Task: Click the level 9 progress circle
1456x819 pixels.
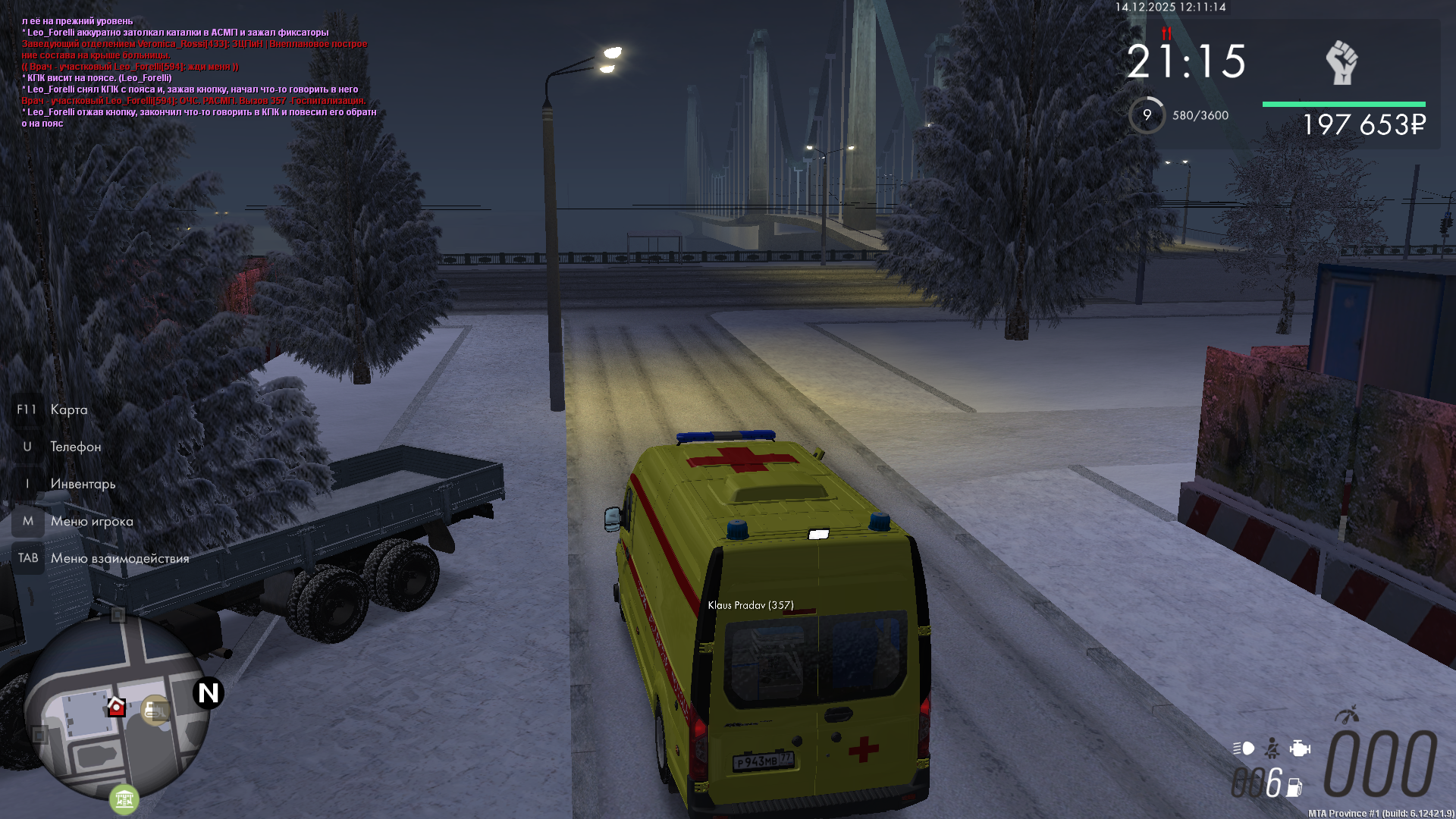Action: click(1147, 115)
